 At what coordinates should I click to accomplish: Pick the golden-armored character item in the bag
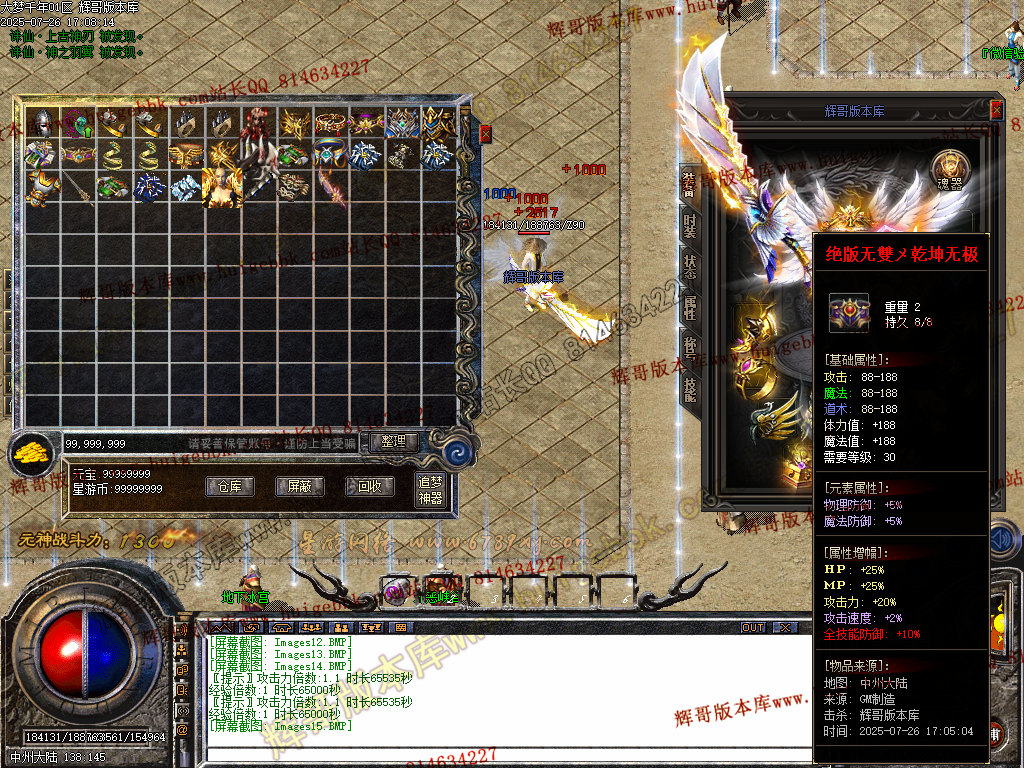click(221, 186)
